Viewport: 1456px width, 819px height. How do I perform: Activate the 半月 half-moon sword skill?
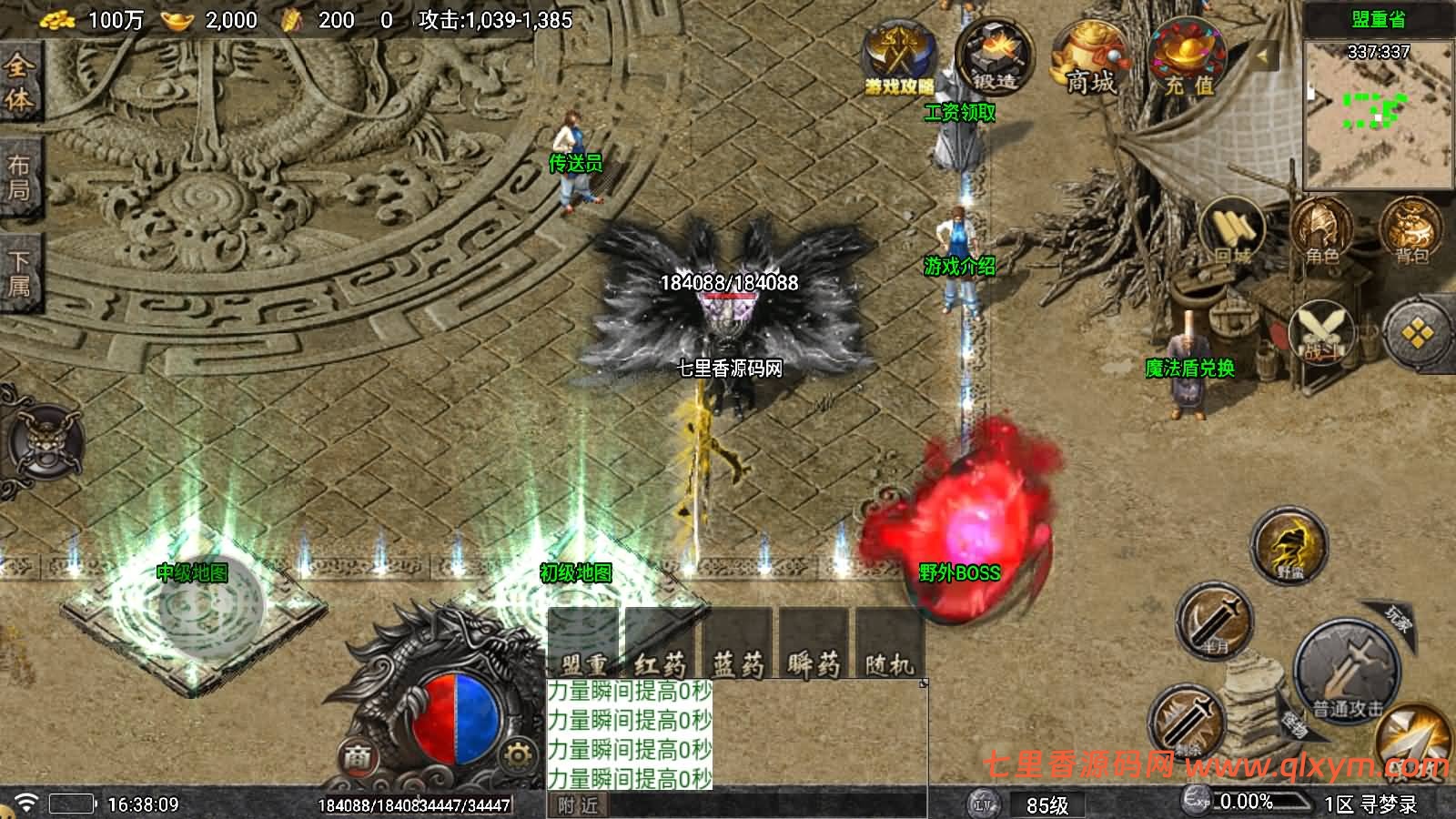coord(1216,622)
